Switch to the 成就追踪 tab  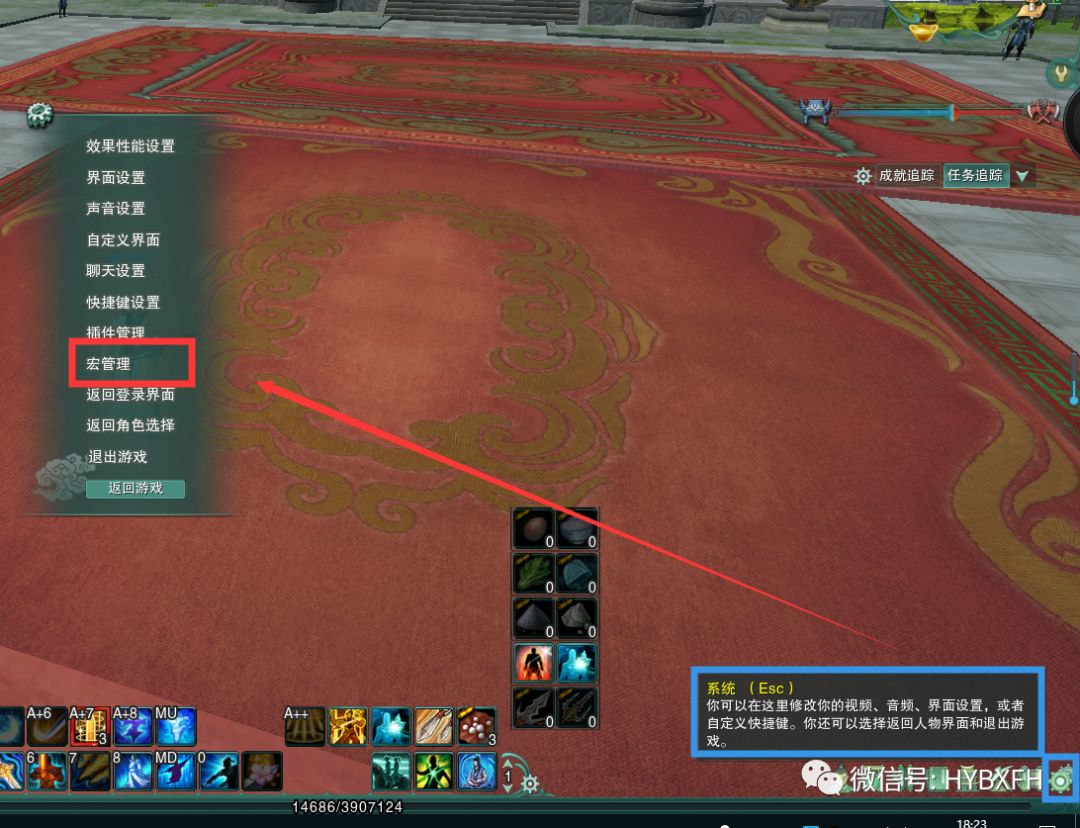pos(906,176)
